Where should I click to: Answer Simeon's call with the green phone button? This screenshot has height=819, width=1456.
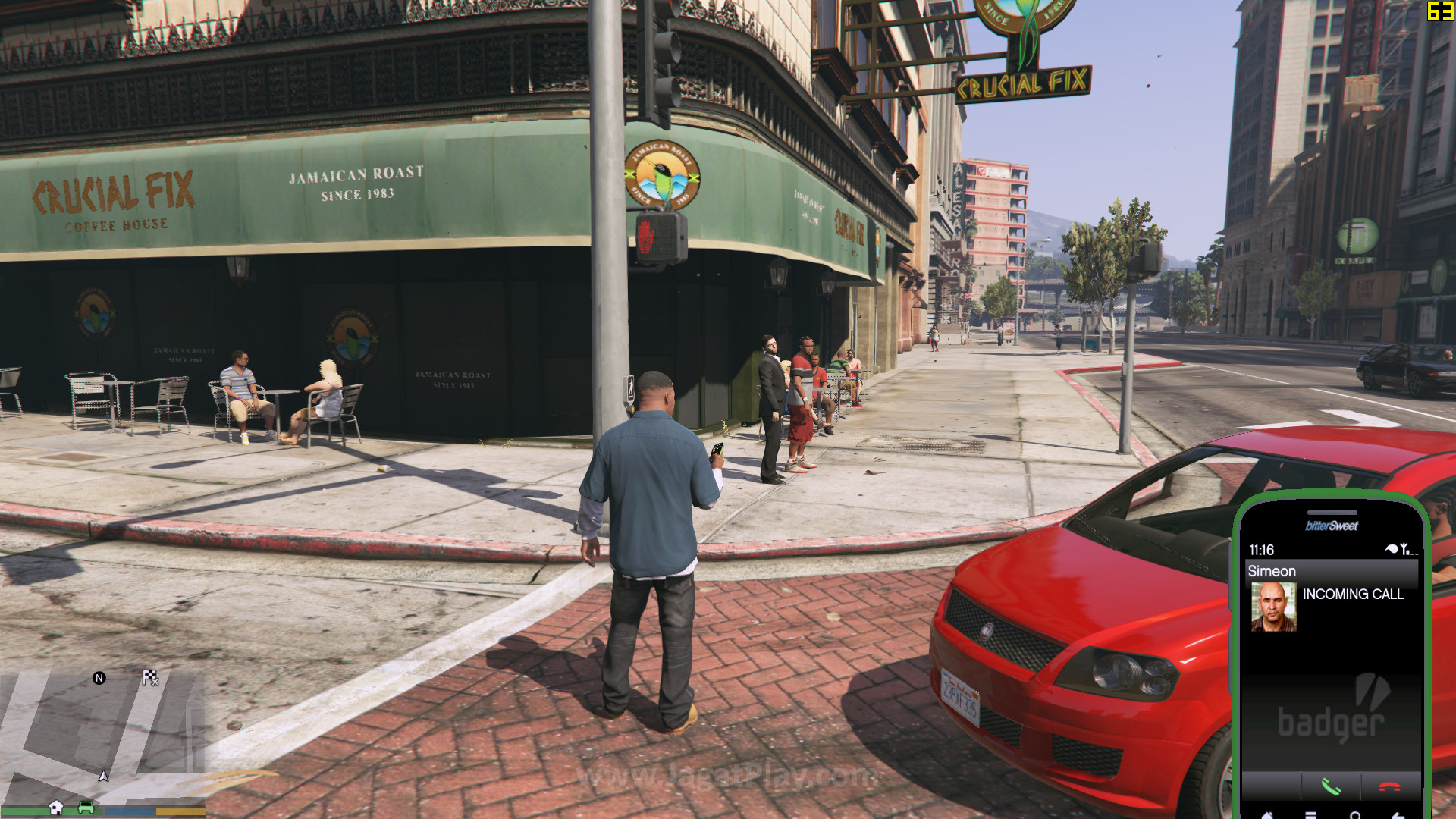tap(1331, 787)
